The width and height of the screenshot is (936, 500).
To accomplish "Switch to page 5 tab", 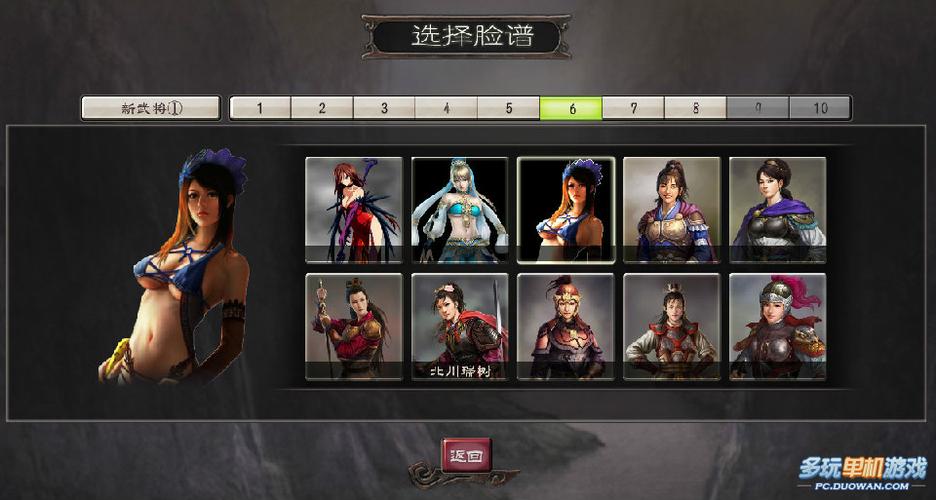I will click(508, 108).
